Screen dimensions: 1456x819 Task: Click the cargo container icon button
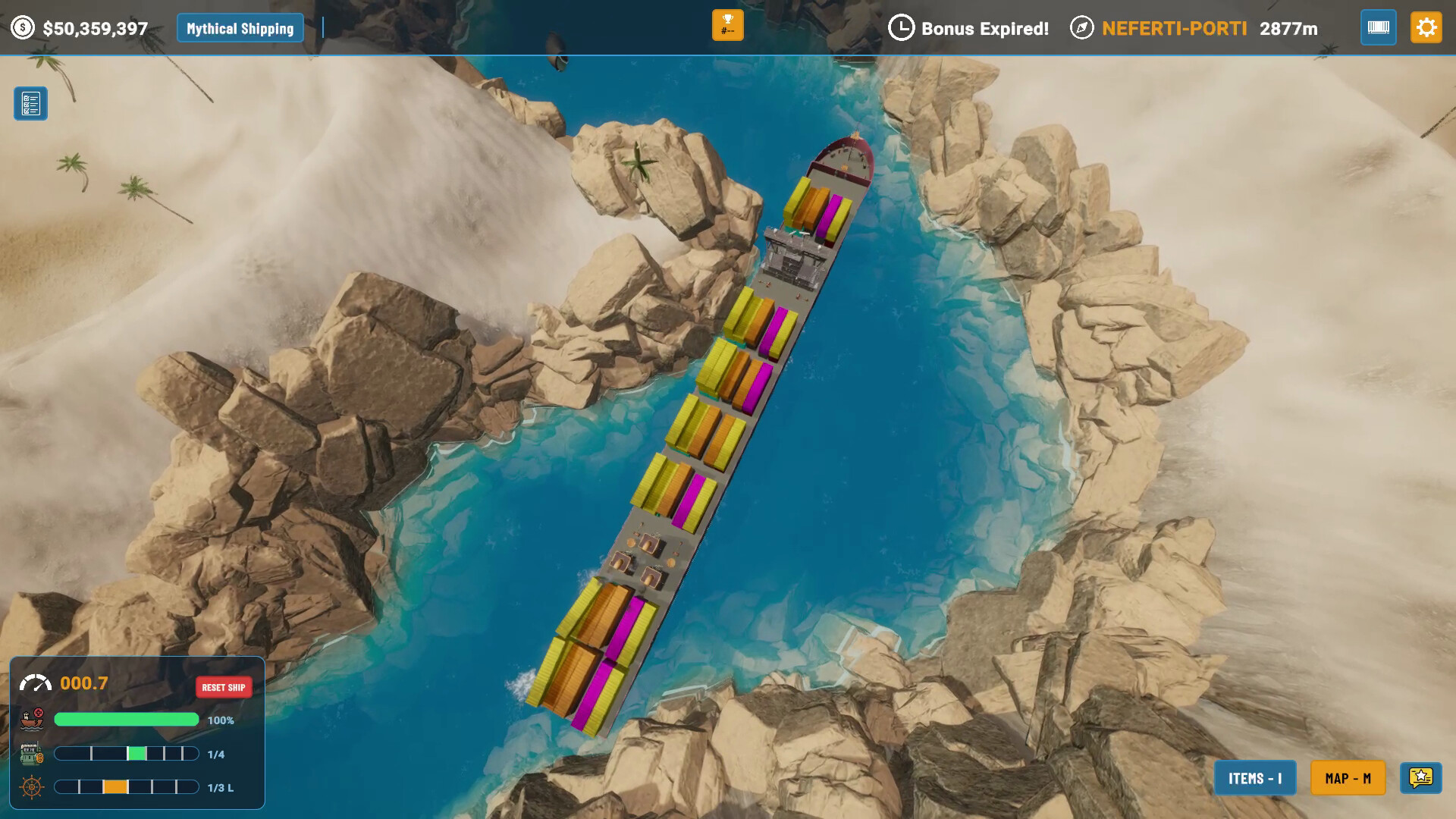pos(1378,28)
